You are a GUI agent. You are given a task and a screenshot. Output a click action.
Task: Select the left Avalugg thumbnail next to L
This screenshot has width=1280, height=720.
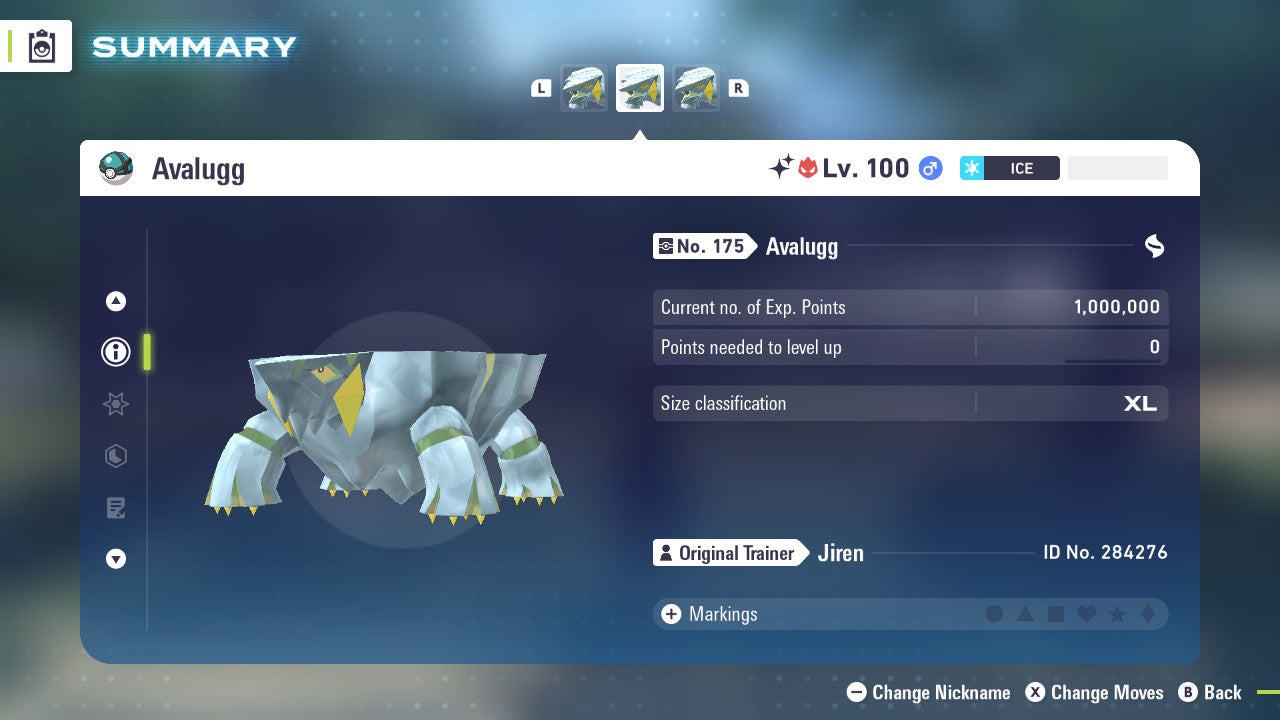pos(584,87)
